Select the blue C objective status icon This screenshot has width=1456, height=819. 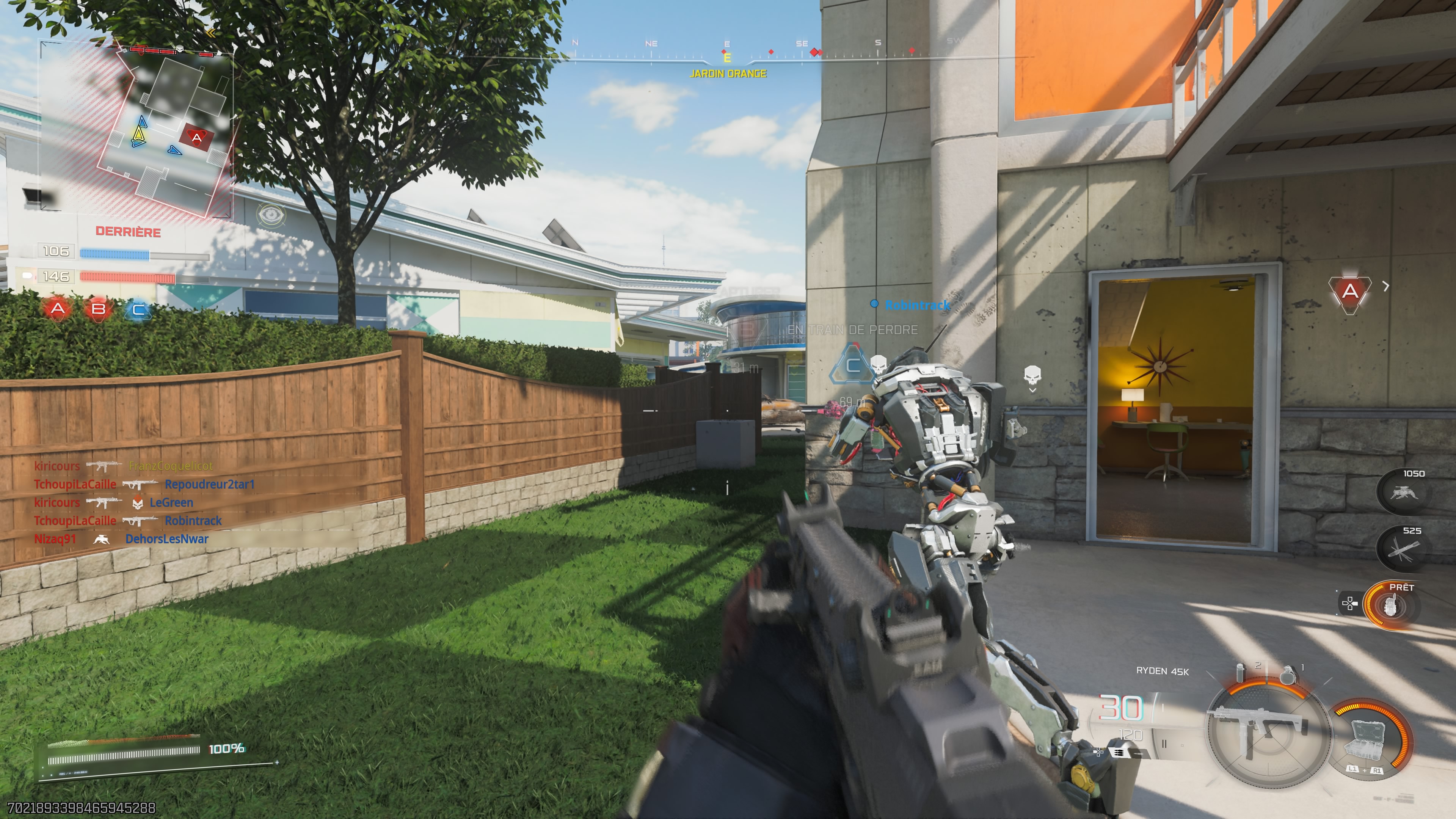[138, 310]
